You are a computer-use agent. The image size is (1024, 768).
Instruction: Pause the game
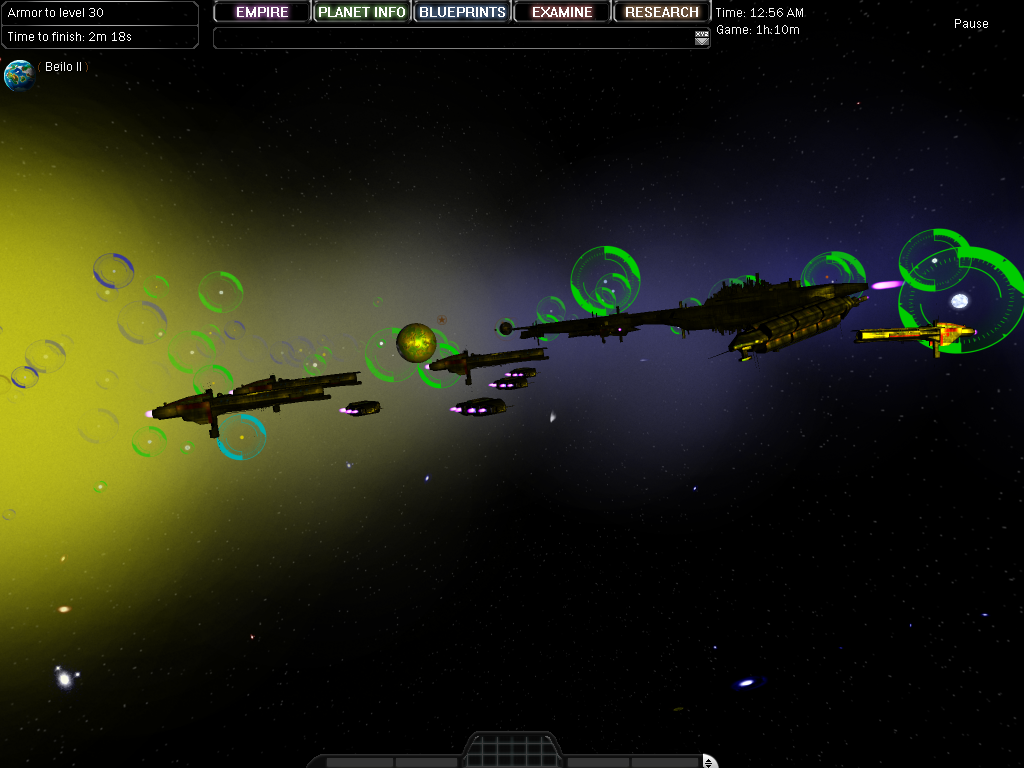pos(970,24)
